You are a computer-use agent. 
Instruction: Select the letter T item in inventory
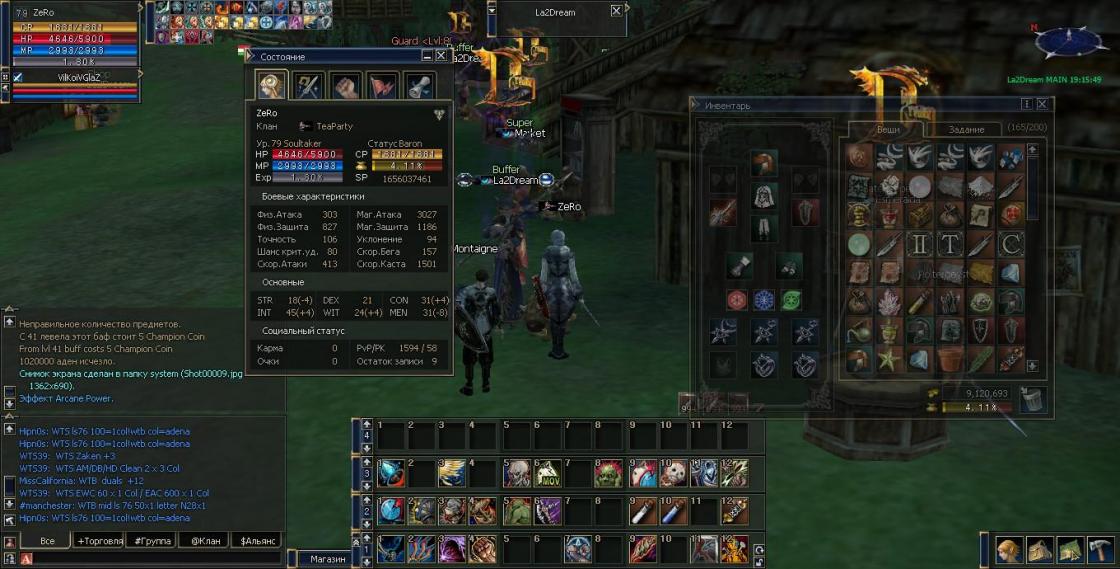tap(950, 244)
